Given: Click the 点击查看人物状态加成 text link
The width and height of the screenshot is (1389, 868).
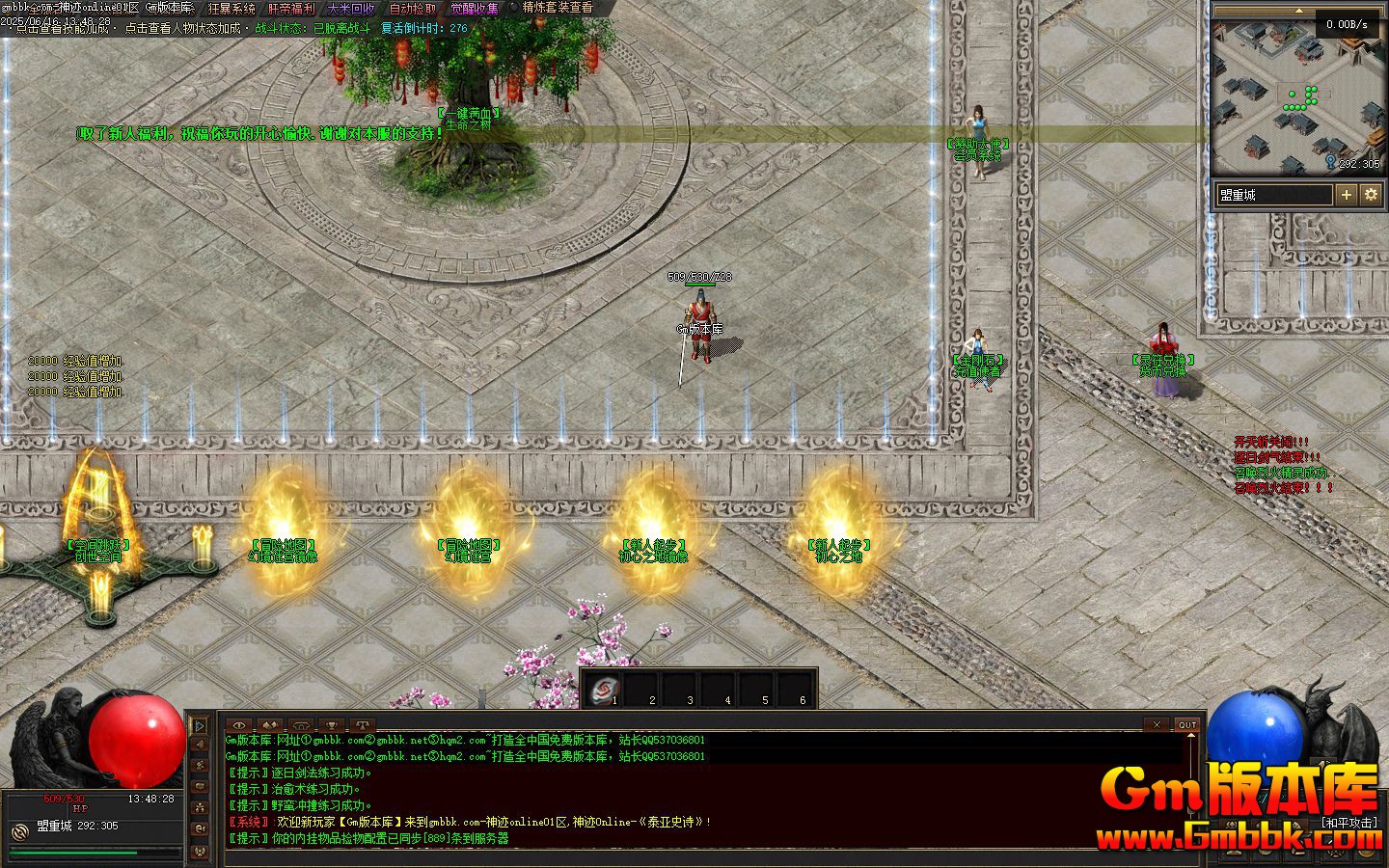Looking at the screenshot, I should [x=182, y=29].
